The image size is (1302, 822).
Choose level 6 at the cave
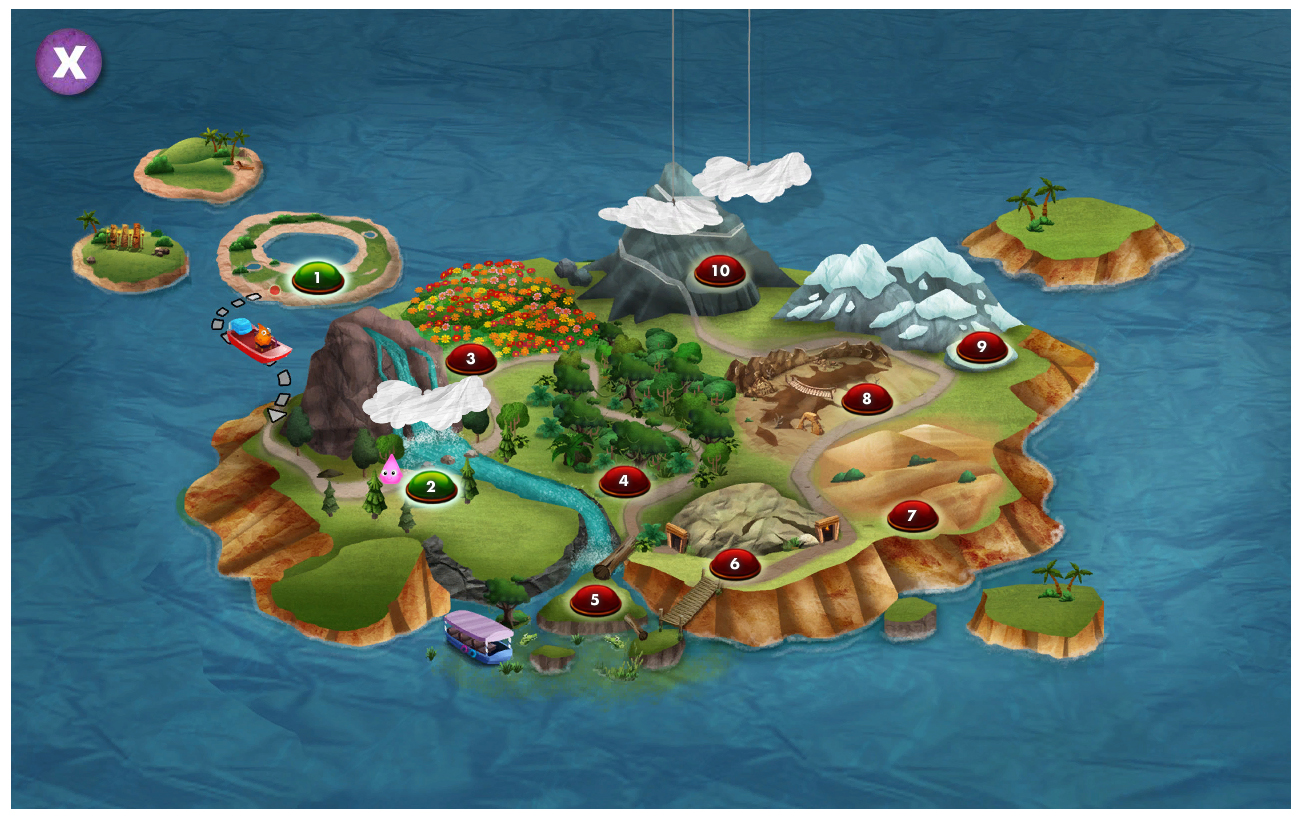pyautogui.click(x=735, y=564)
